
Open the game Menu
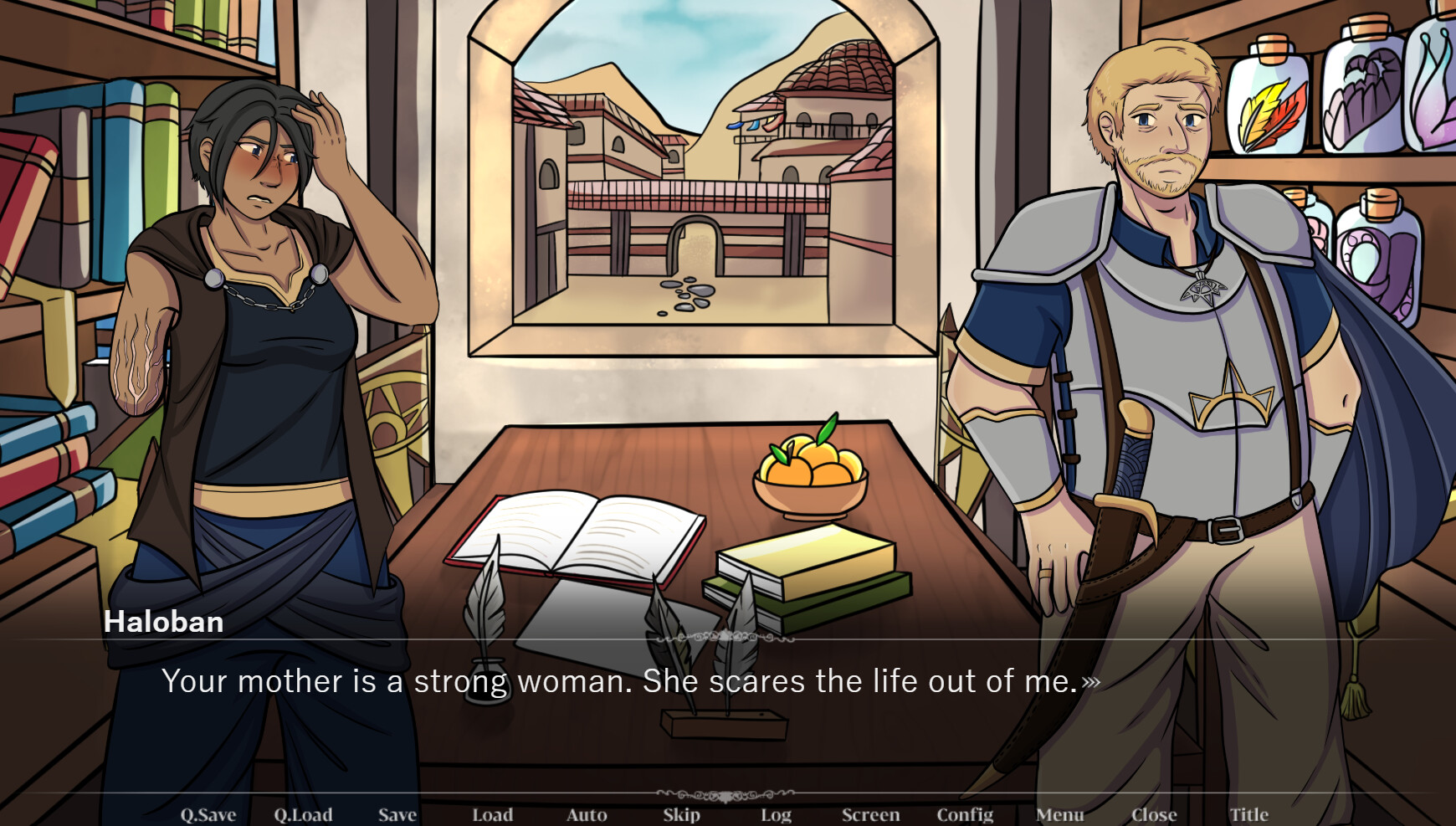click(1060, 814)
